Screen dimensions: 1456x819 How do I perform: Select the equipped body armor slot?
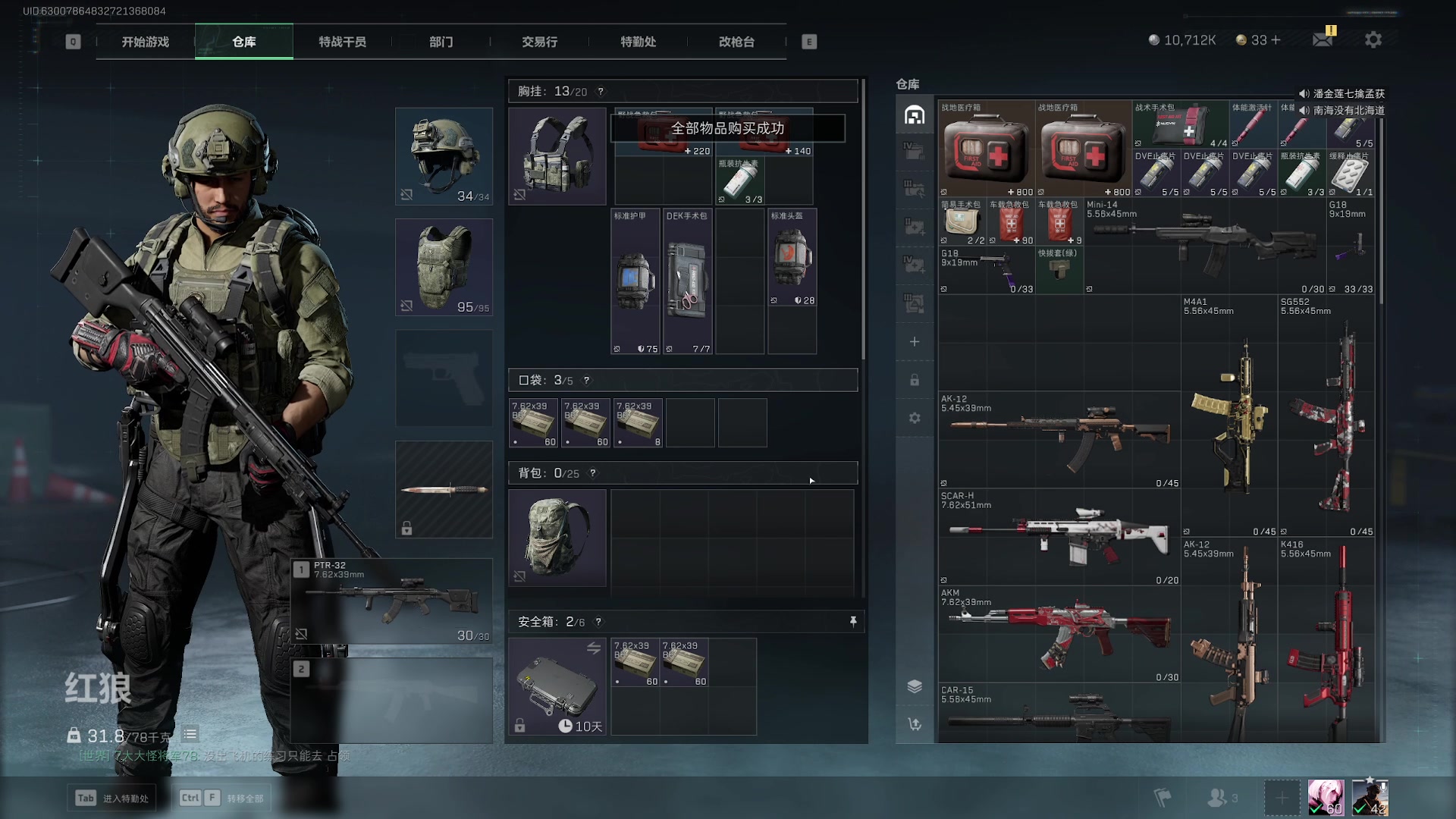click(444, 267)
